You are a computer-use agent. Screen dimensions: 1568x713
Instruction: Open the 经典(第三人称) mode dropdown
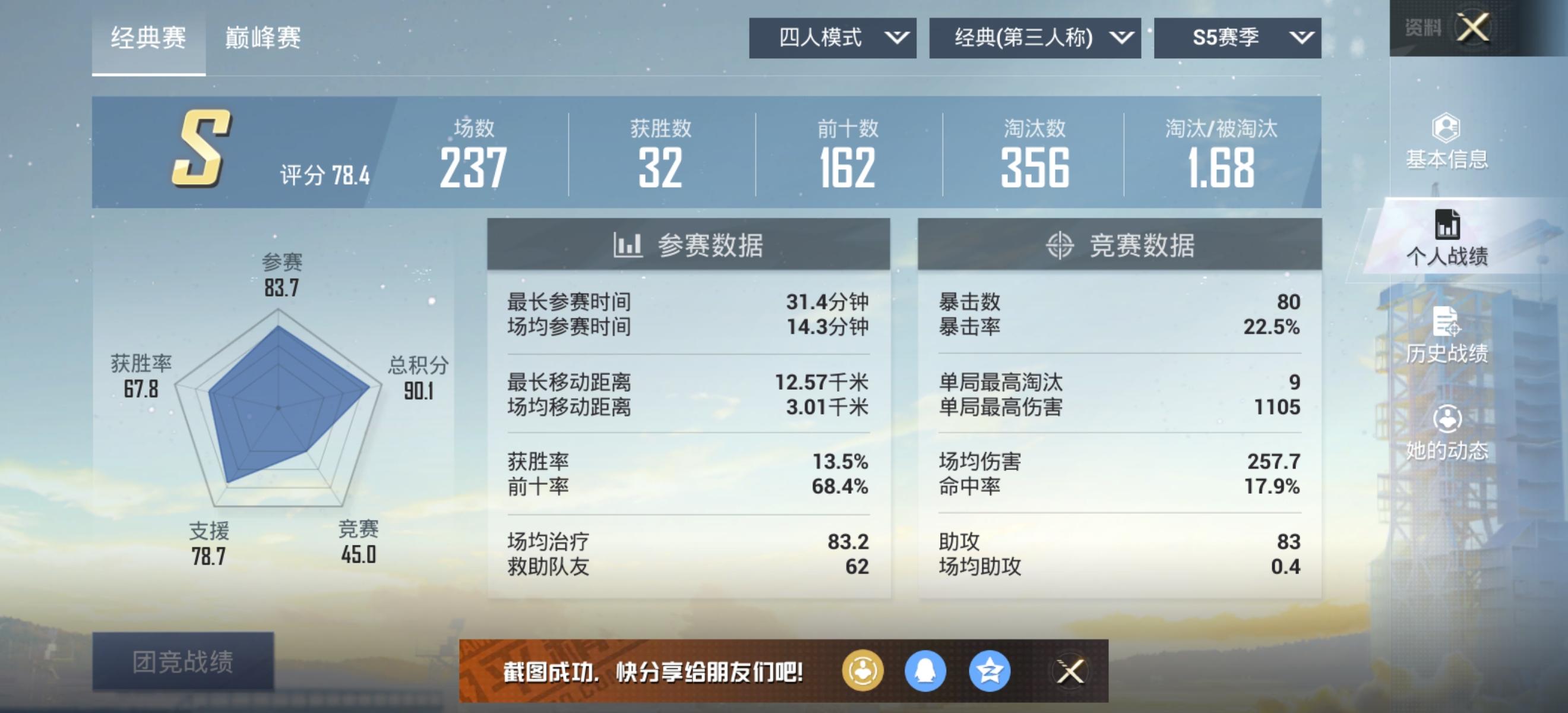pos(1035,38)
